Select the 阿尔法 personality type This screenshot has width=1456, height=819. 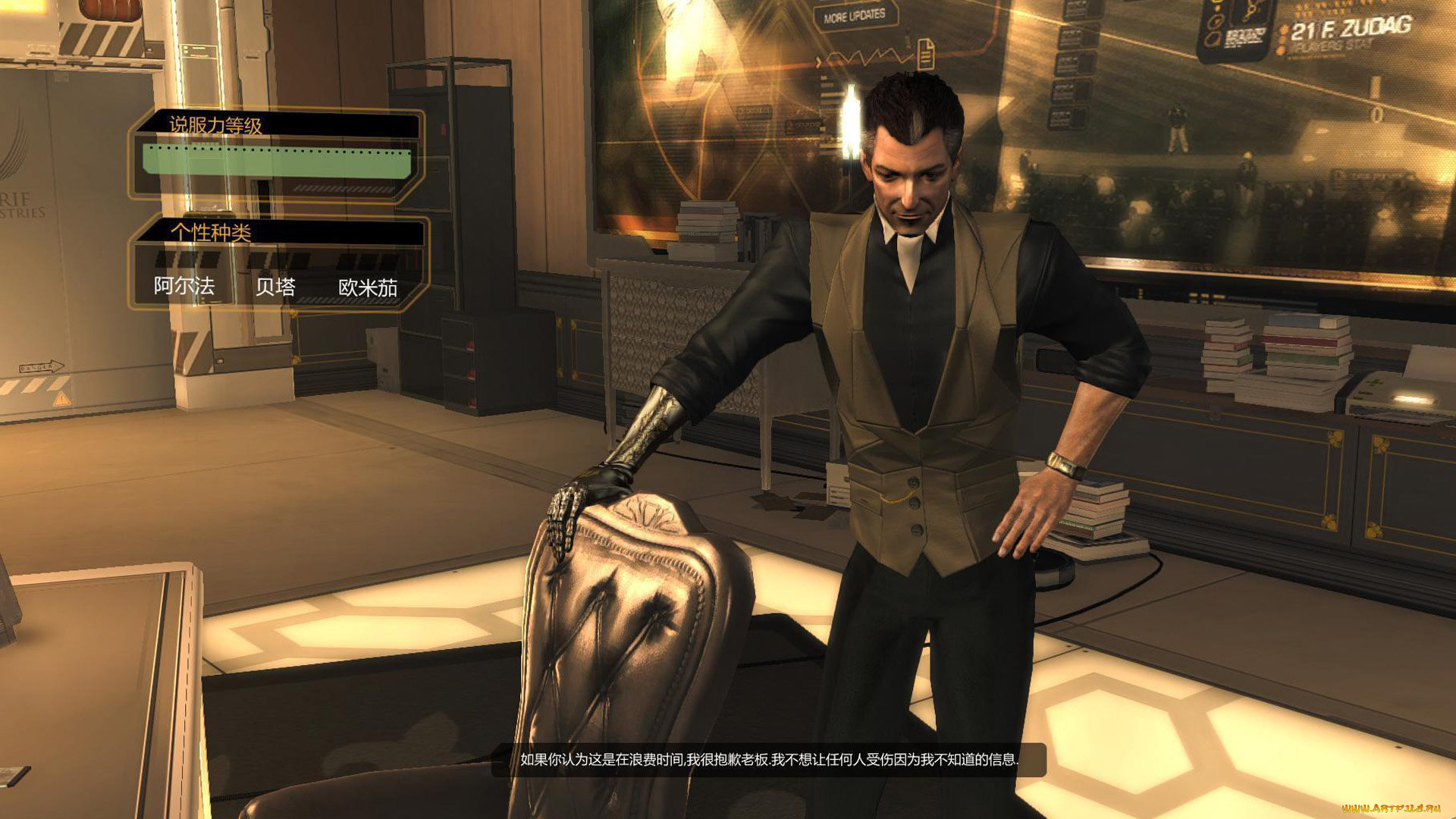[x=184, y=285]
